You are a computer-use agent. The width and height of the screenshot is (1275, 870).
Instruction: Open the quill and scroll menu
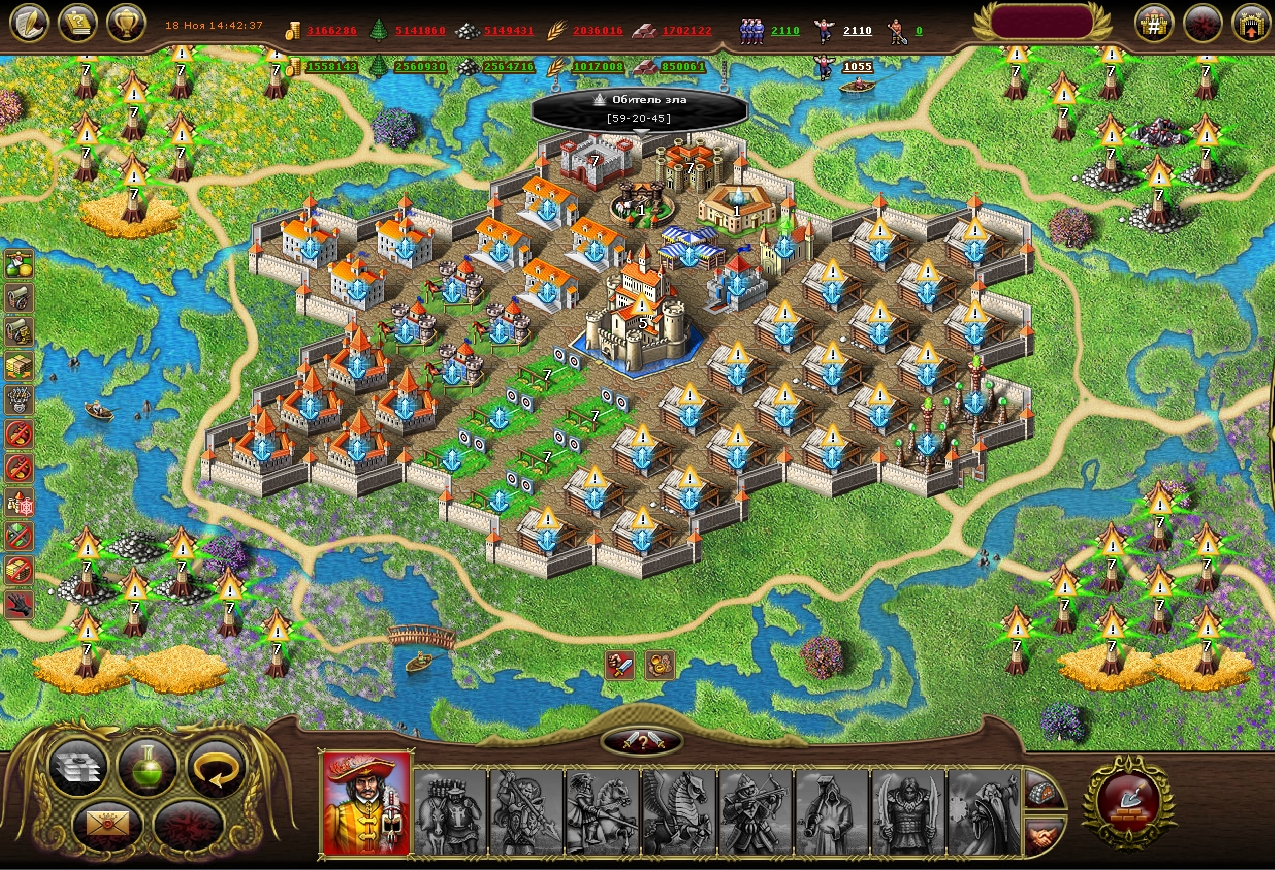pyautogui.click(x=28, y=22)
